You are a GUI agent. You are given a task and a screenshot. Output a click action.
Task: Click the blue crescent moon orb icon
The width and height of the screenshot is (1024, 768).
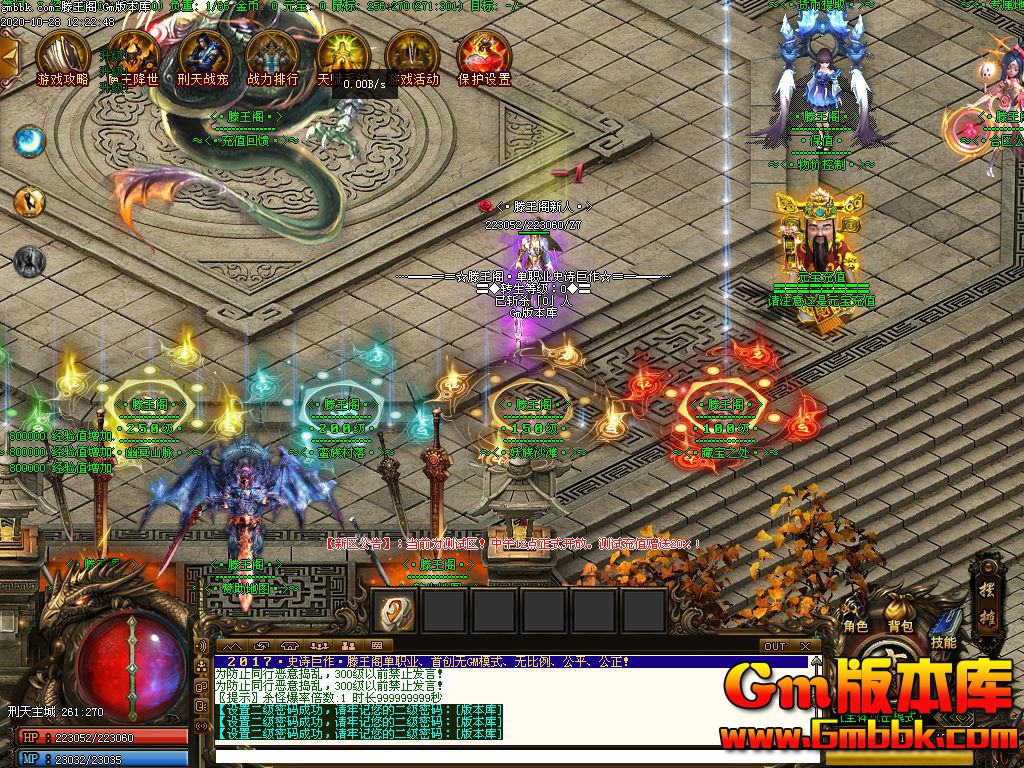(29, 140)
